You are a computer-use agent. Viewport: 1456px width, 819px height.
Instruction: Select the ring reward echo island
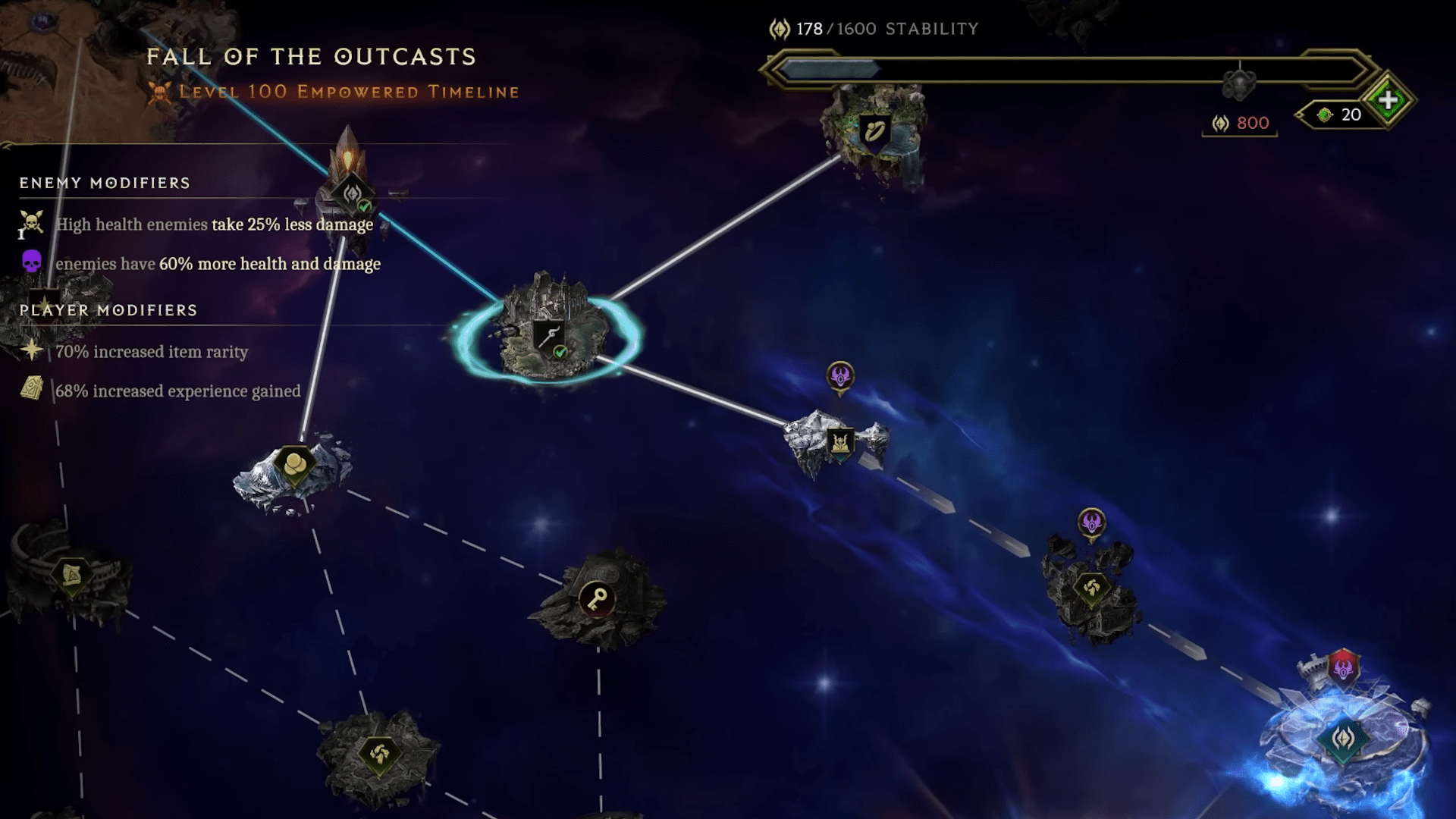874,132
